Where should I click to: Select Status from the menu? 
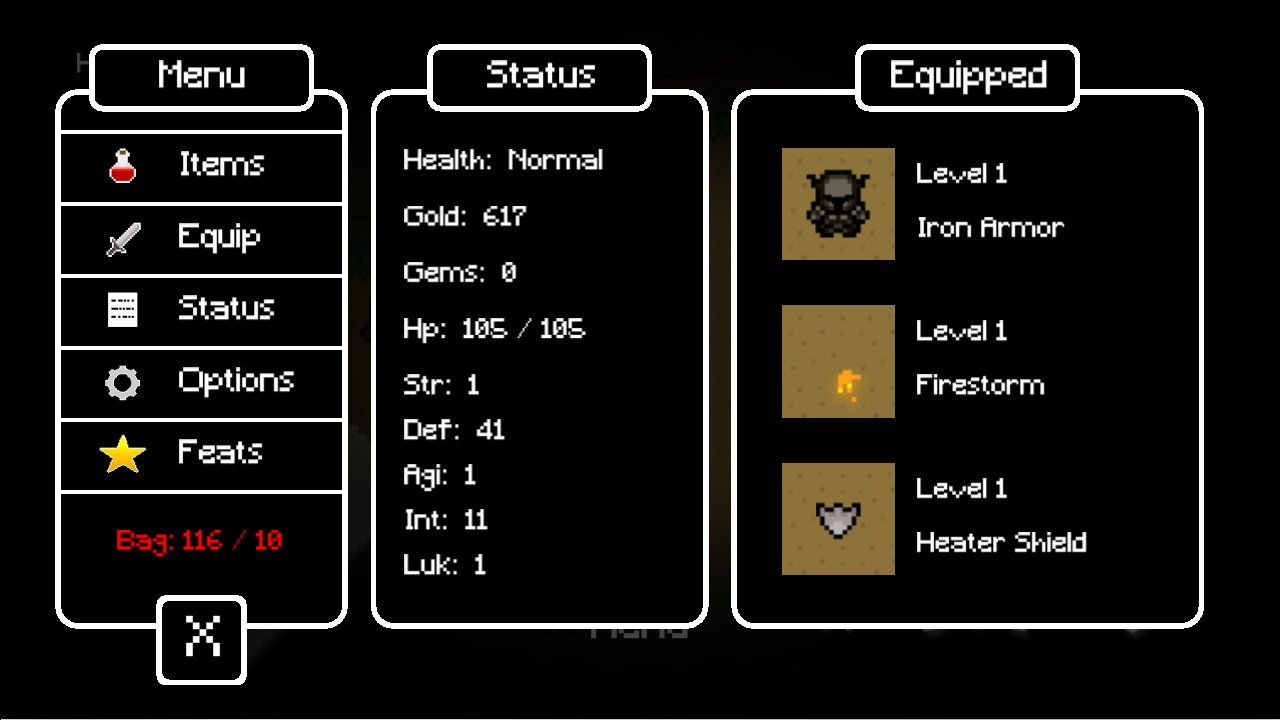(224, 309)
